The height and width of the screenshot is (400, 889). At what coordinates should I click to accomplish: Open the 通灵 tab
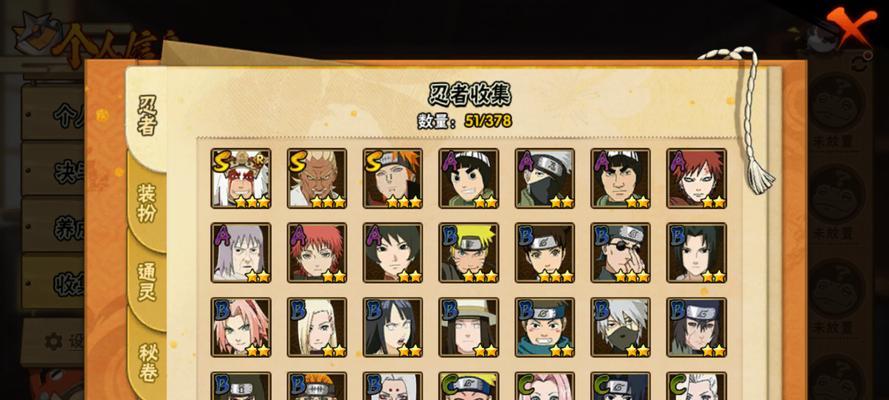pos(147,283)
